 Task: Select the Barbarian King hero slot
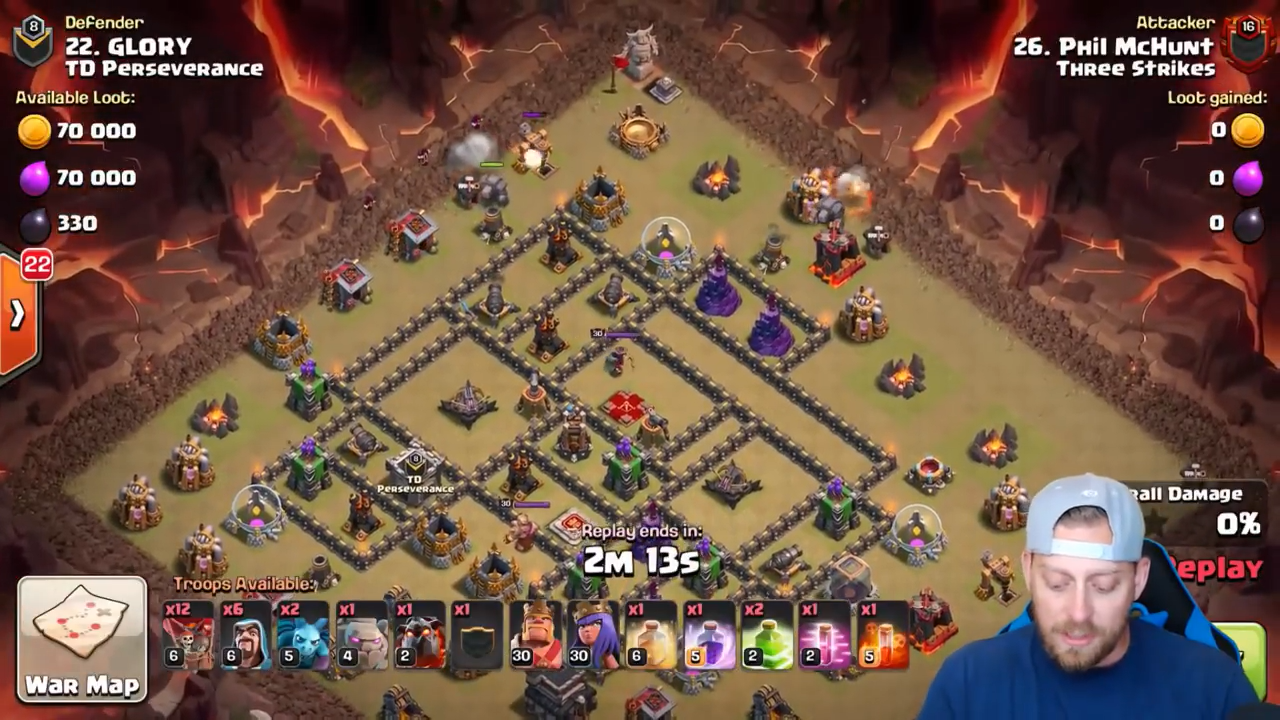coord(536,636)
